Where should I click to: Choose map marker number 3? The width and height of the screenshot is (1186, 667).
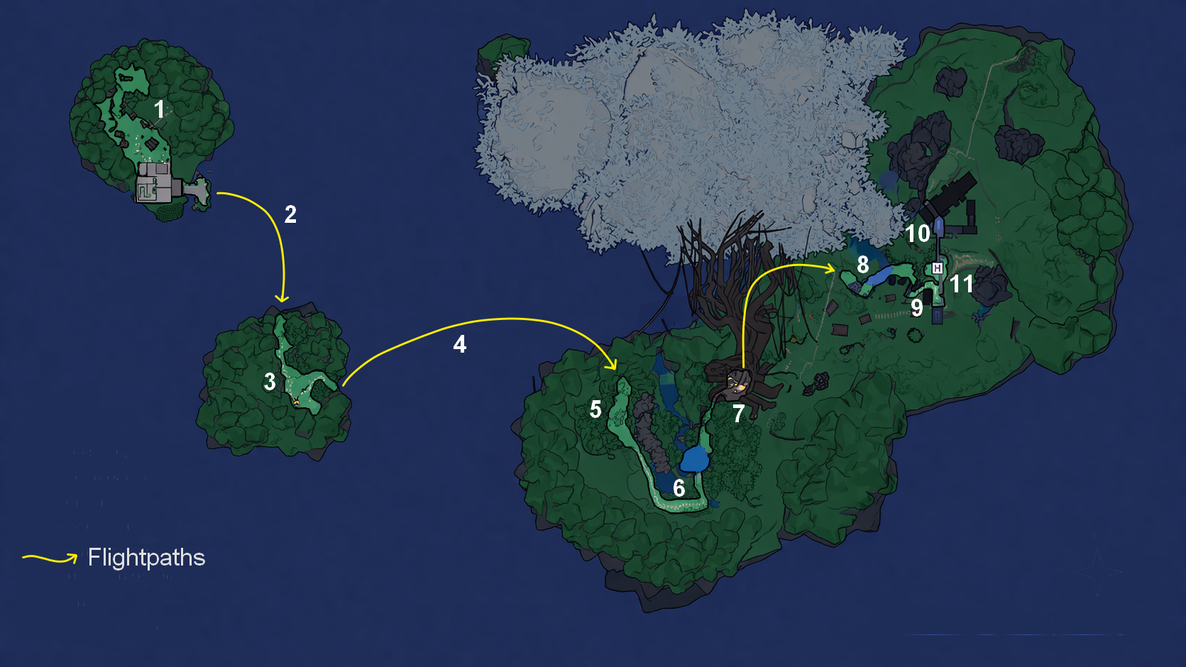click(269, 381)
